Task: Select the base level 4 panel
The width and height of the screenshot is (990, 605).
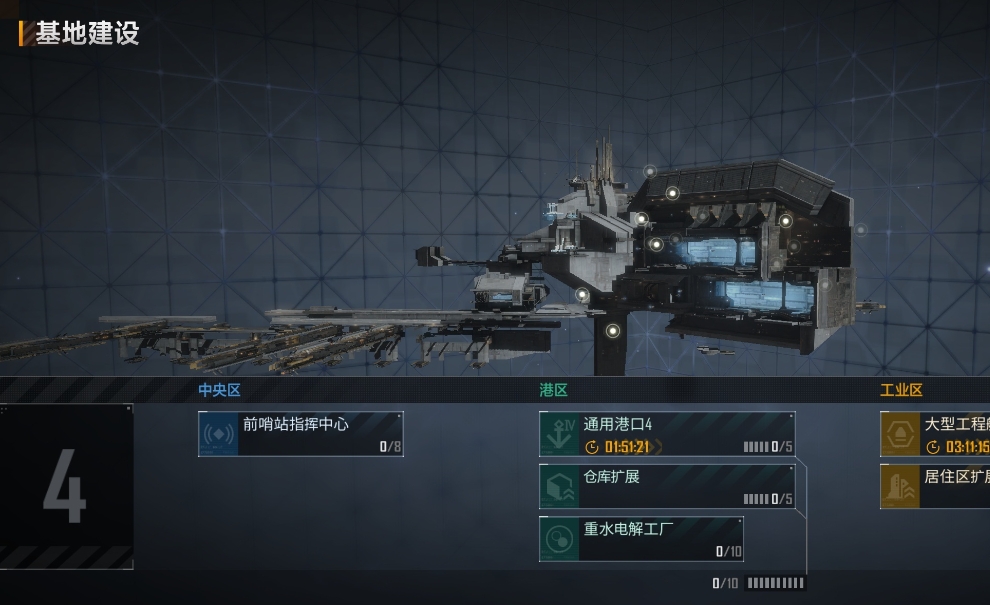Action: click(65, 487)
